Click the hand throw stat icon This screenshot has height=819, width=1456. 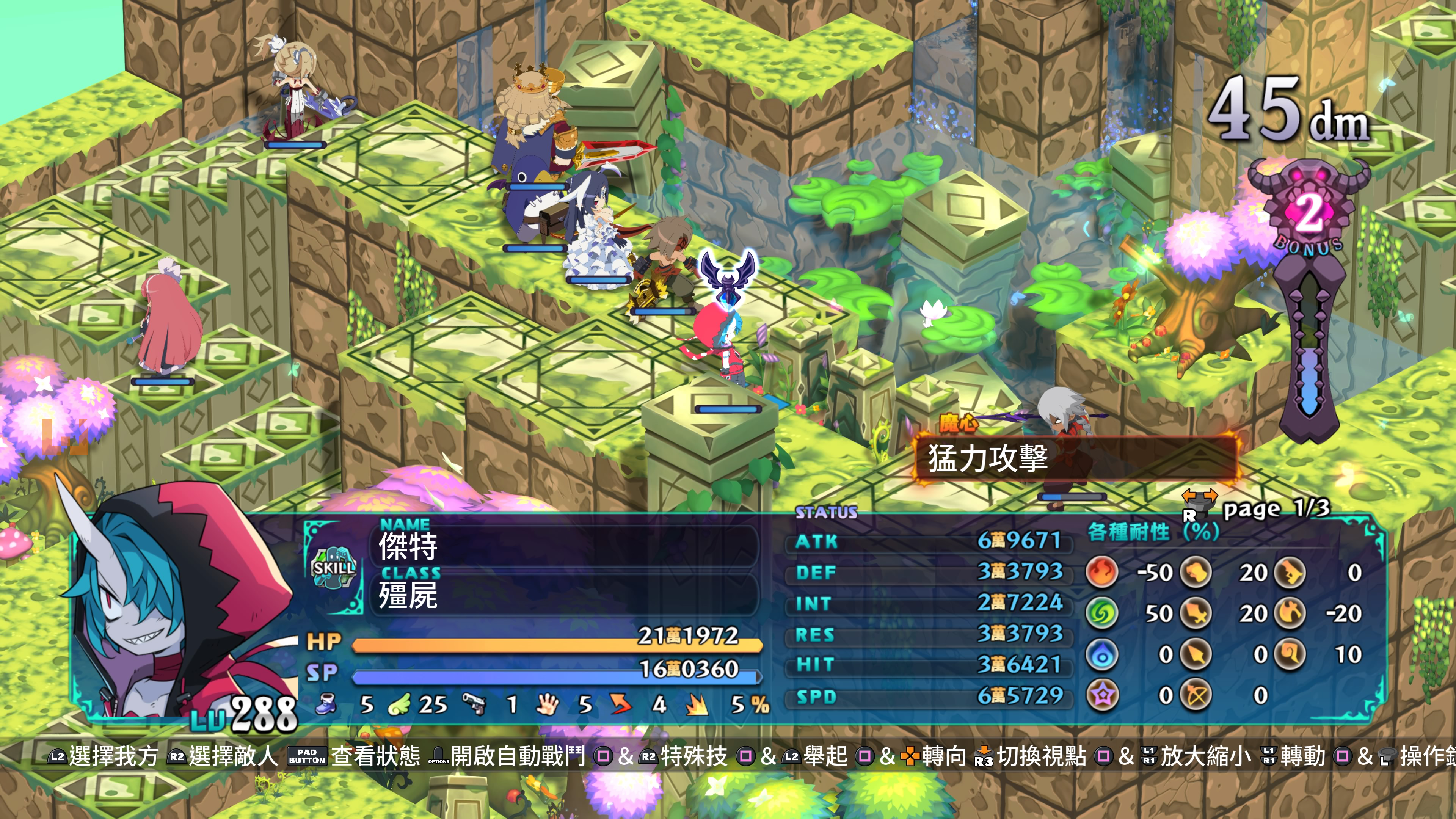pos(546,704)
